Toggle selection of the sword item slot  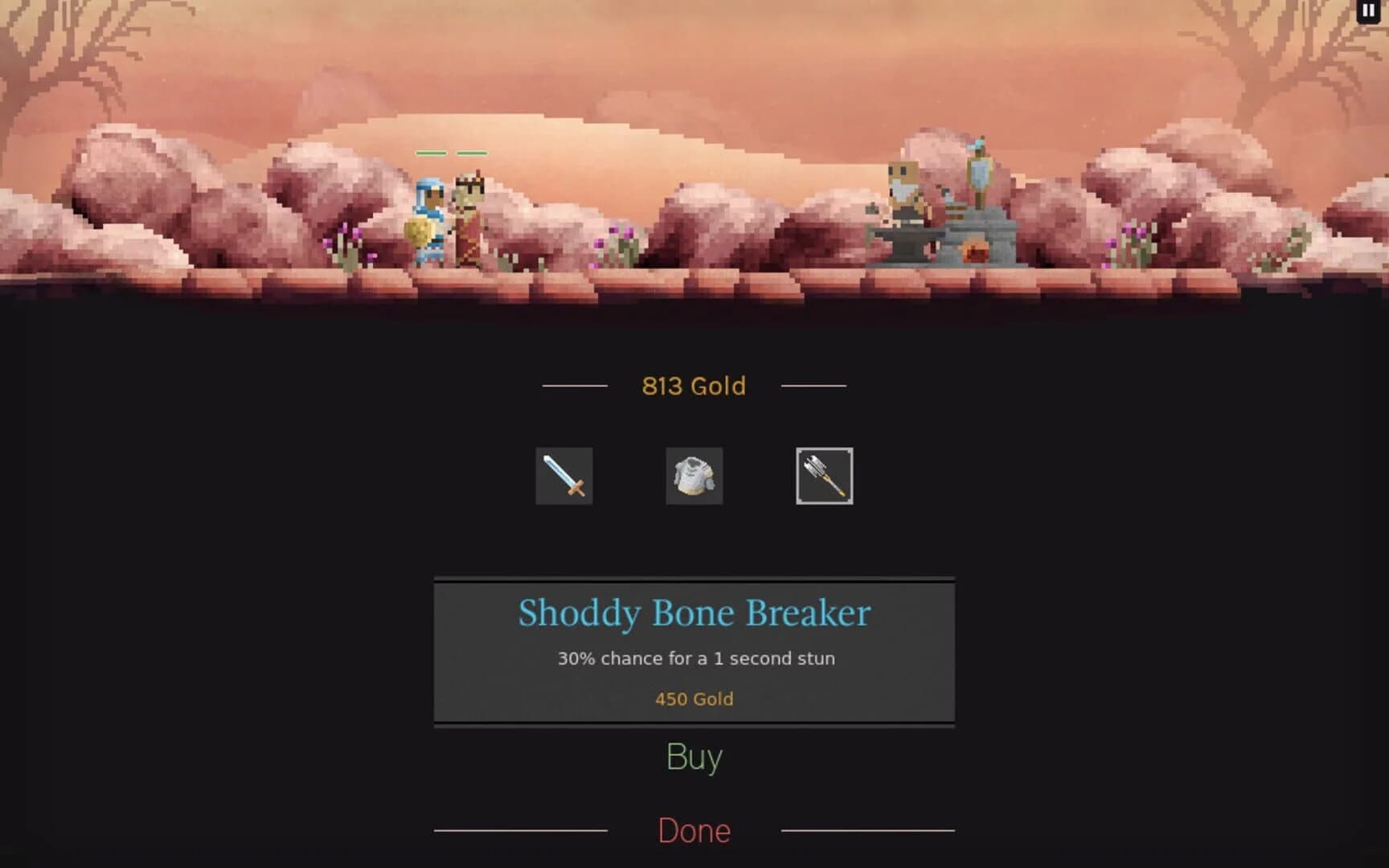[x=563, y=476]
